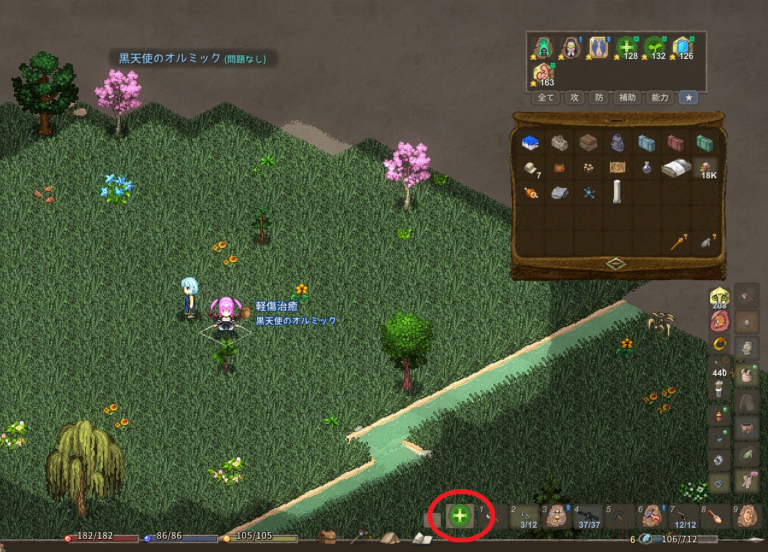This screenshot has height=552, width=768.
Task: Open the 防 defense tab
Action: point(599,98)
